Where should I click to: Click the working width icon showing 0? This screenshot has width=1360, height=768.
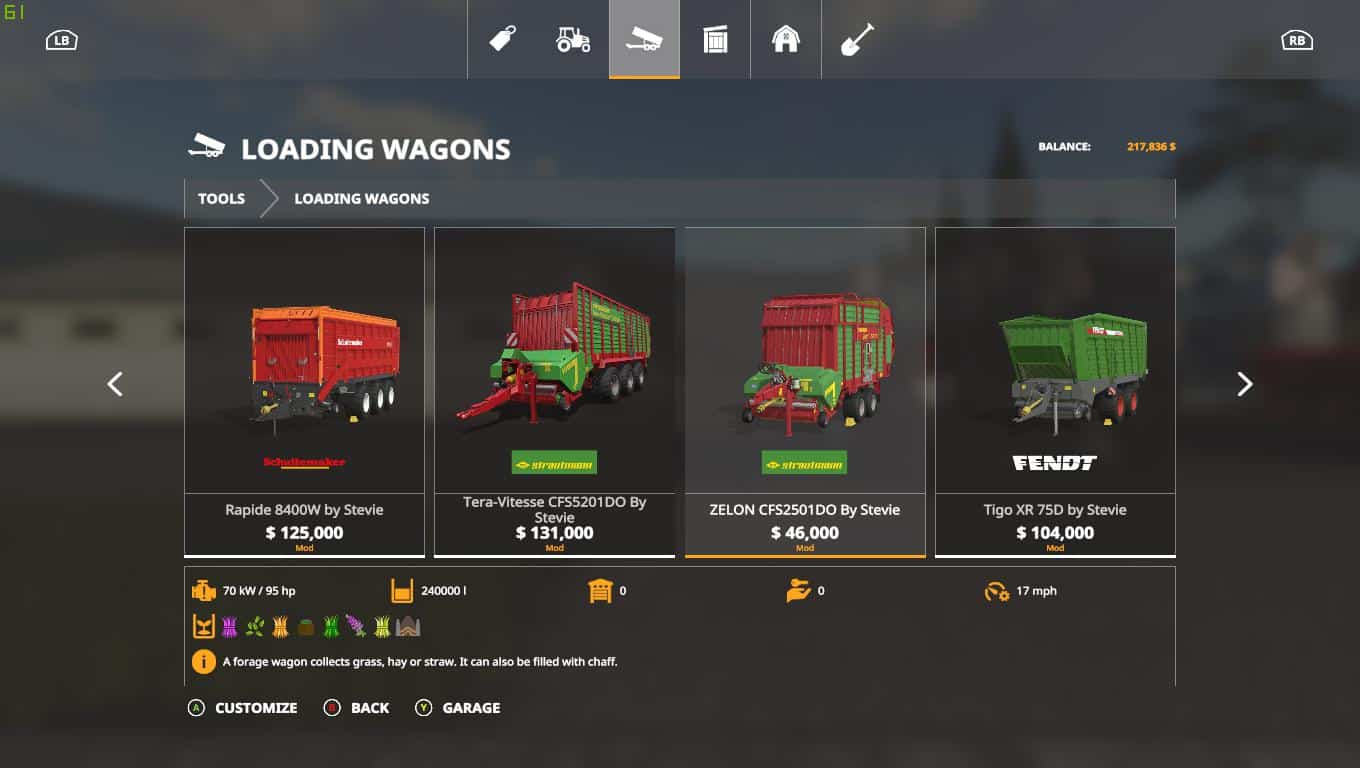(x=598, y=590)
